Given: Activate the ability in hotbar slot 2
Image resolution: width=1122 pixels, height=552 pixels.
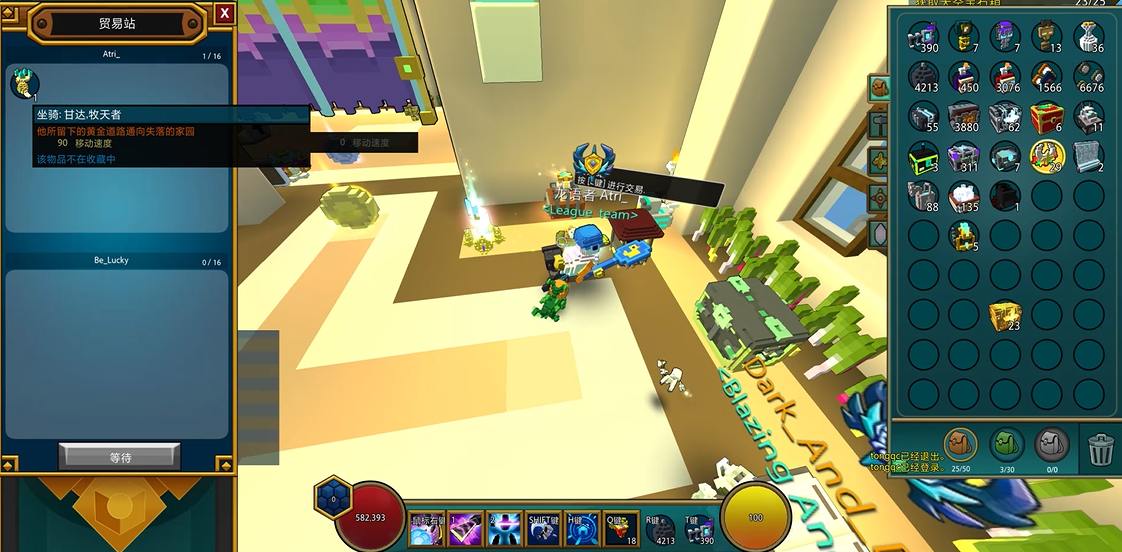Looking at the screenshot, I should click(503, 529).
